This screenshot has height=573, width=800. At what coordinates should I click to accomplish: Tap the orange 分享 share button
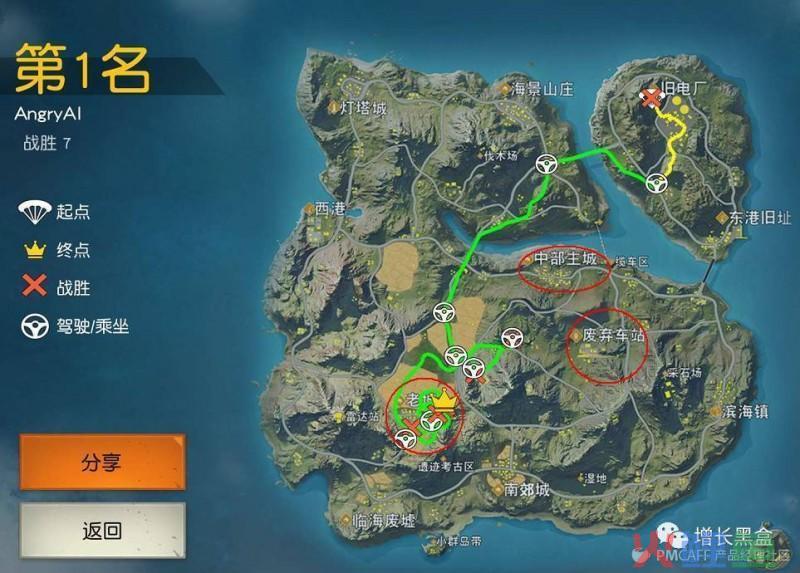coord(102,462)
